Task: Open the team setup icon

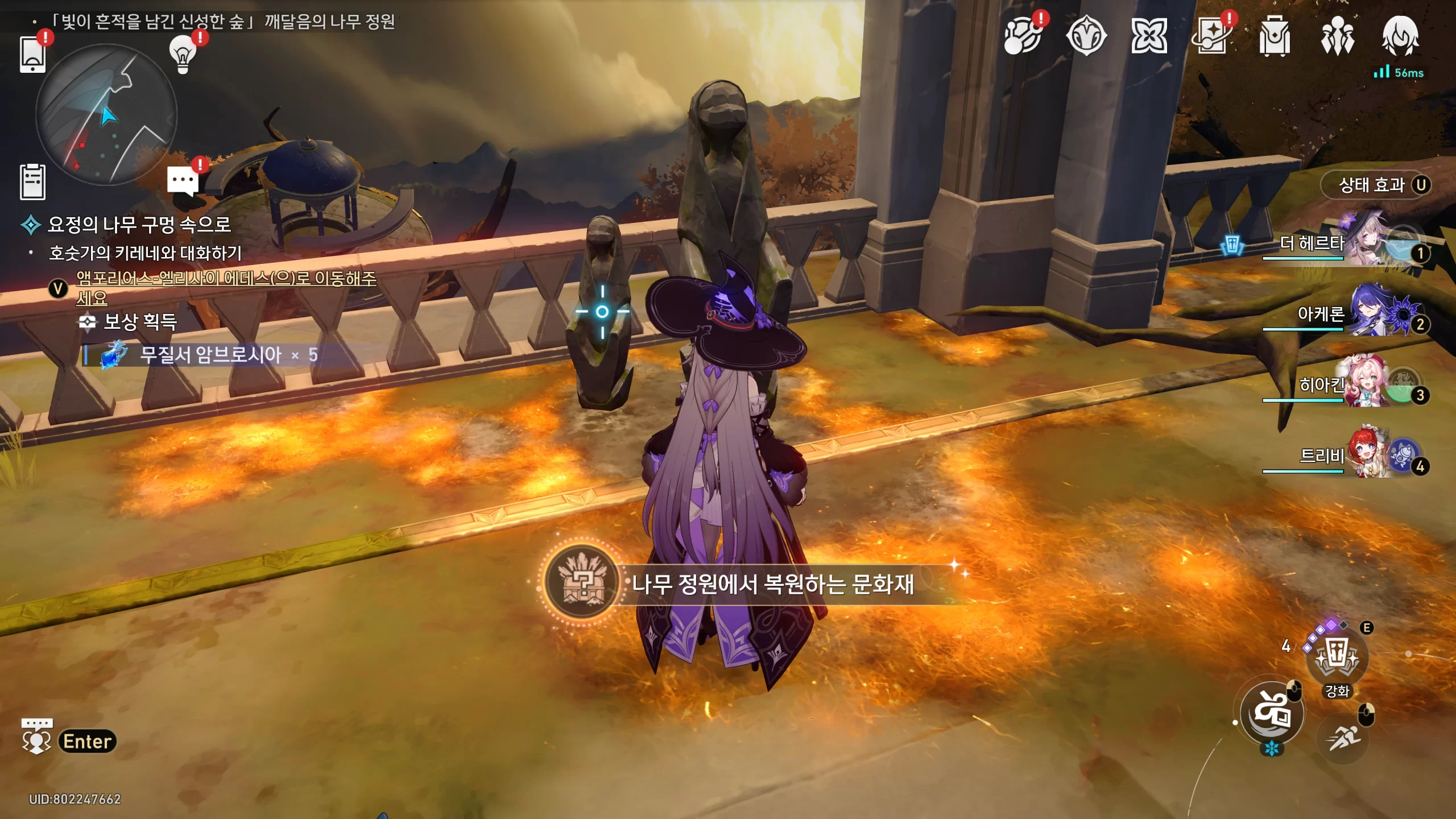Action: pyautogui.click(x=1337, y=37)
